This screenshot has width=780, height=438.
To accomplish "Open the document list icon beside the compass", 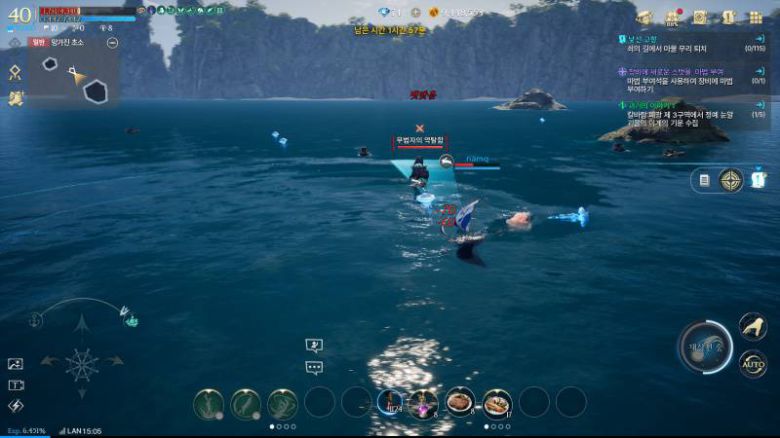I will (x=704, y=180).
